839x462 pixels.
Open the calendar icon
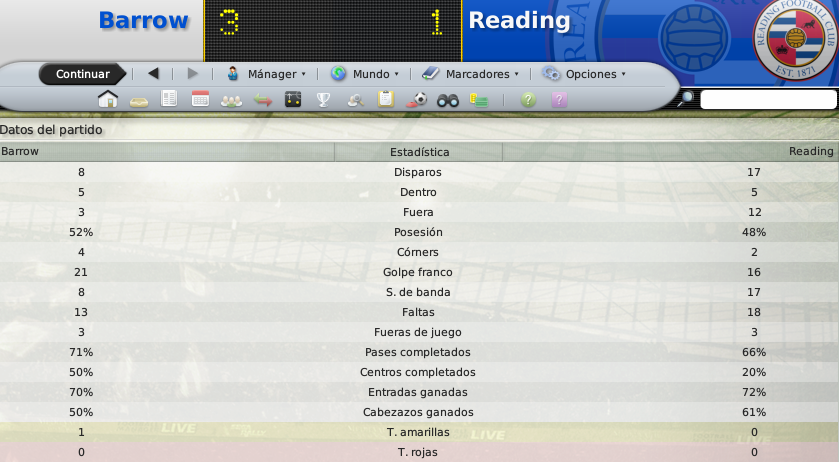pos(200,99)
